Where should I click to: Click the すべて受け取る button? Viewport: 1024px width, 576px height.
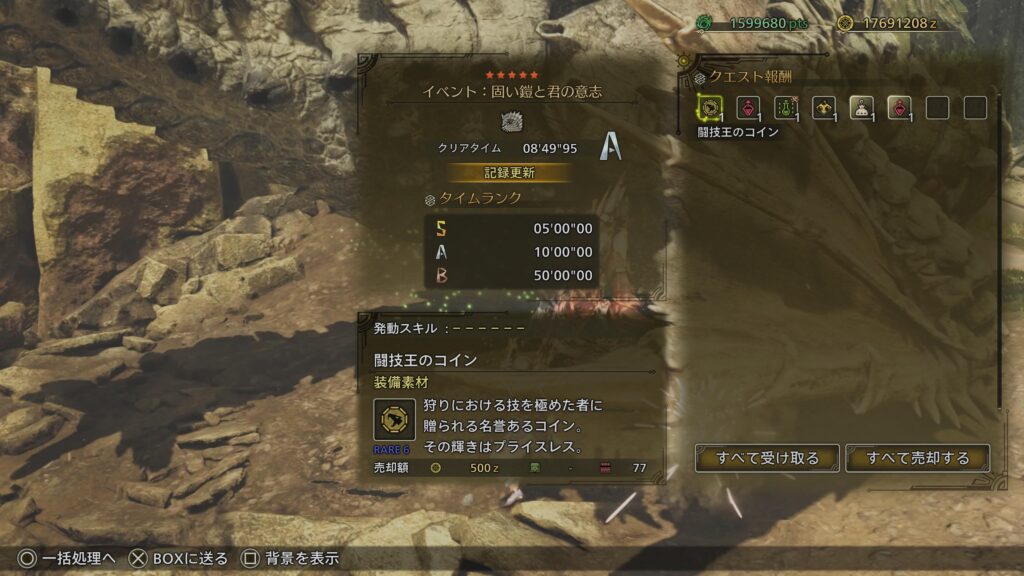pos(767,458)
